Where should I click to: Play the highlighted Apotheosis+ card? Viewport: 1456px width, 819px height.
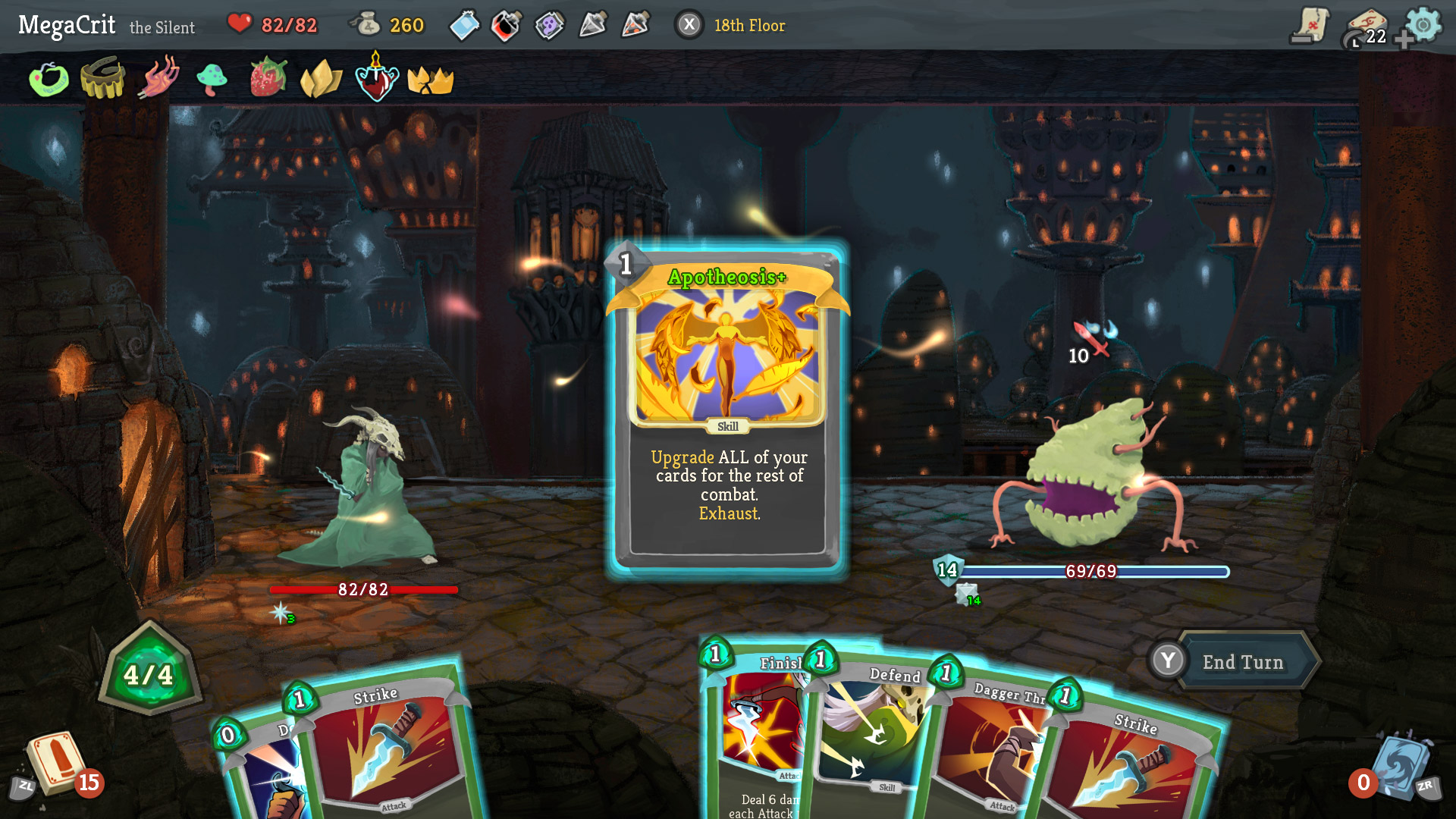(728, 409)
